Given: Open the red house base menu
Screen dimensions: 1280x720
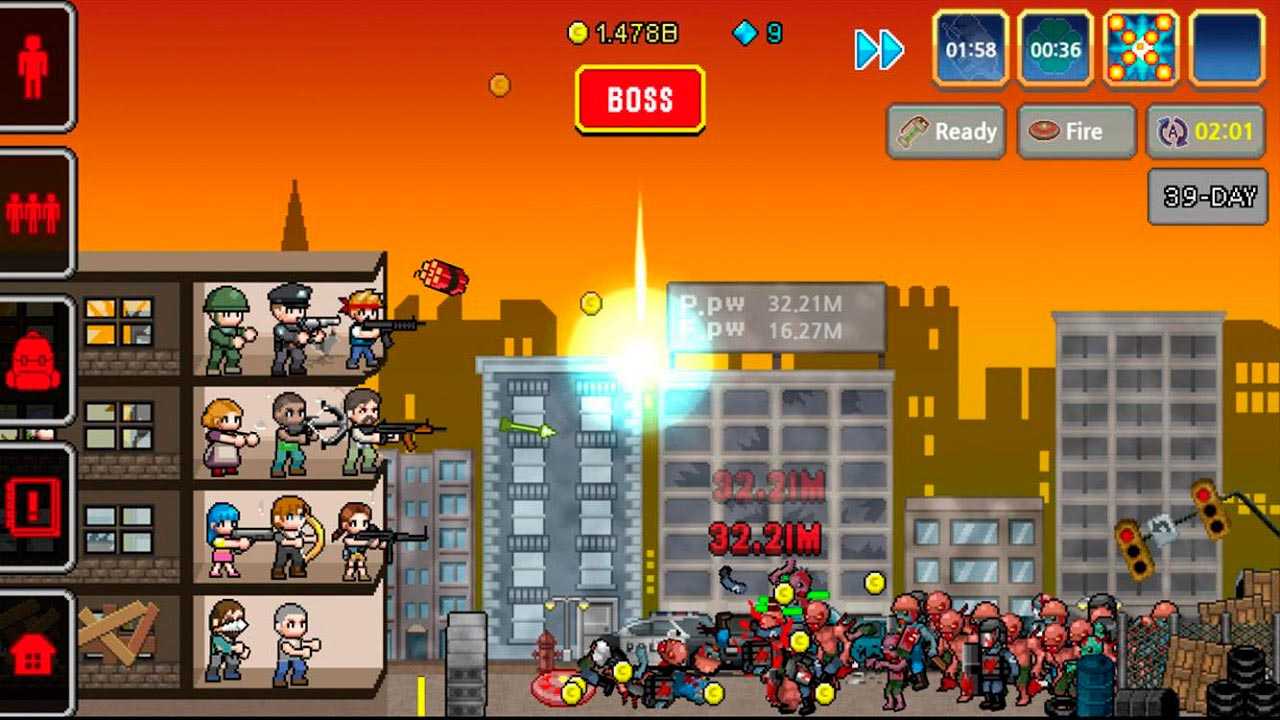Looking at the screenshot, I should tap(35, 654).
